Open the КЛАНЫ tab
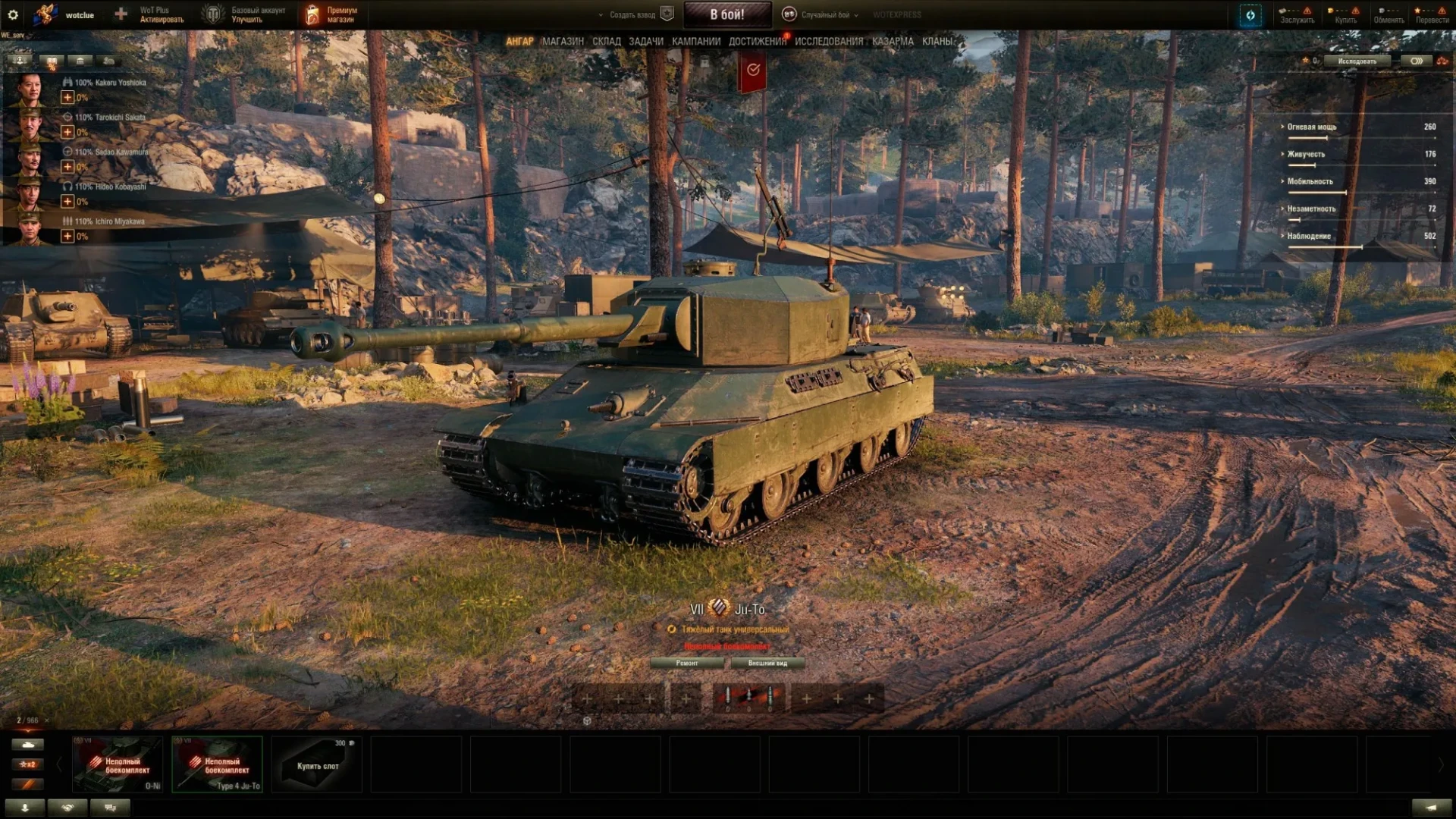This screenshot has width=1456, height=819. pos(937,42)
